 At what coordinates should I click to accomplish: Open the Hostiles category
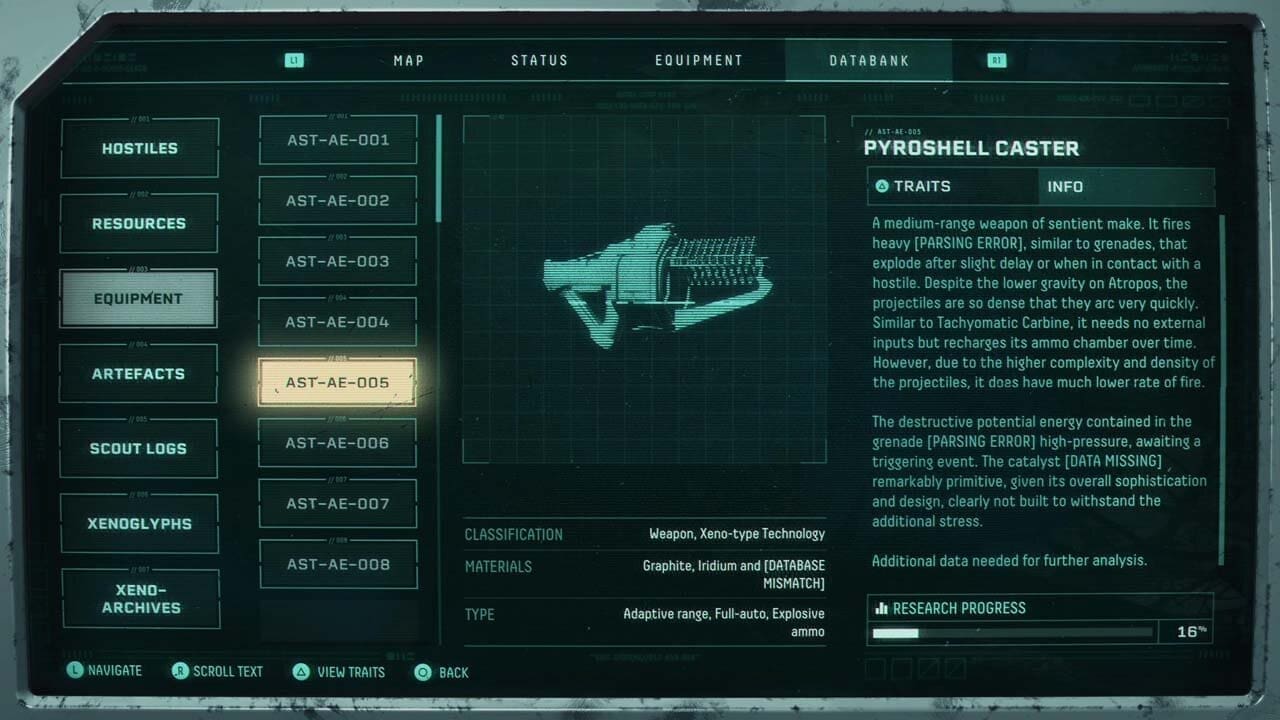(139, 148)
